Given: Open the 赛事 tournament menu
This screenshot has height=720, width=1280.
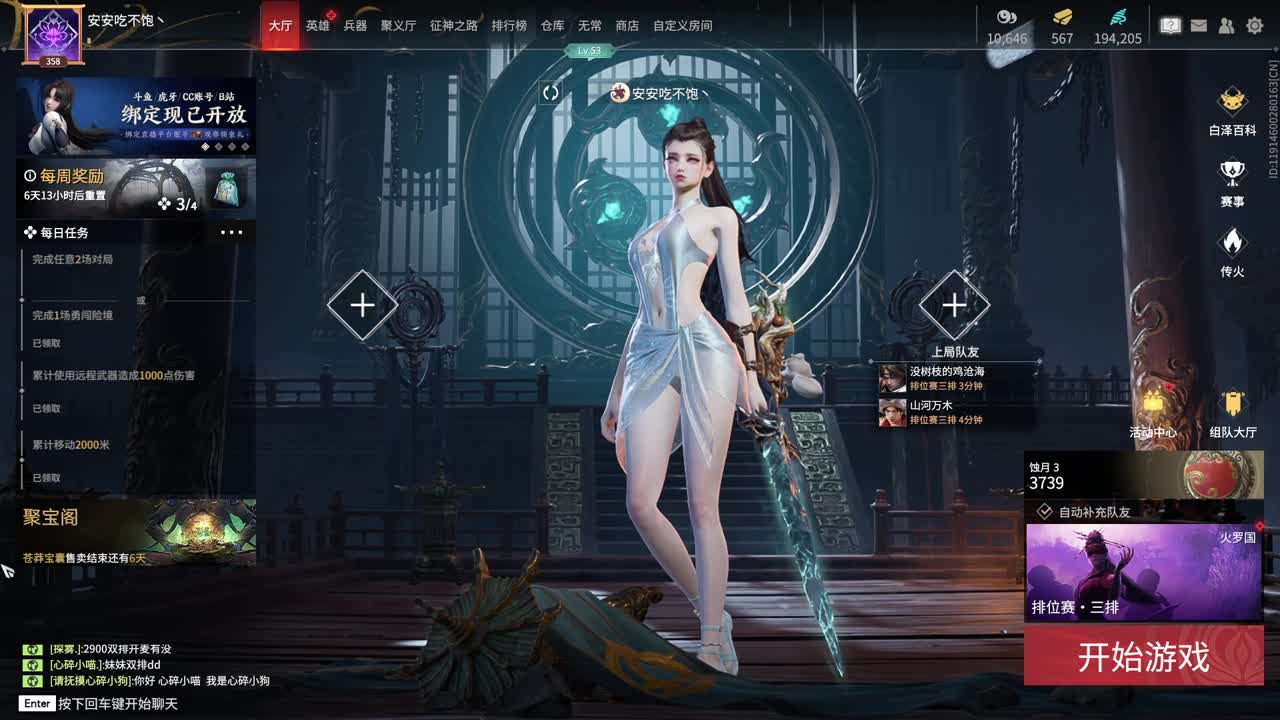Looking at the screenshot, I should coord(1232,182).
